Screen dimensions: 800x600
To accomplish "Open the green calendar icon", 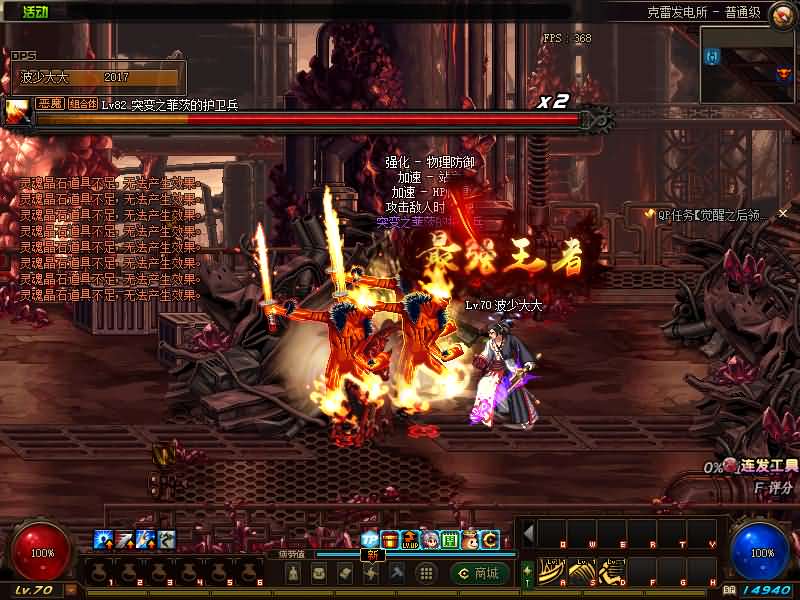I will pyautogui.click(x=450, y=540).
